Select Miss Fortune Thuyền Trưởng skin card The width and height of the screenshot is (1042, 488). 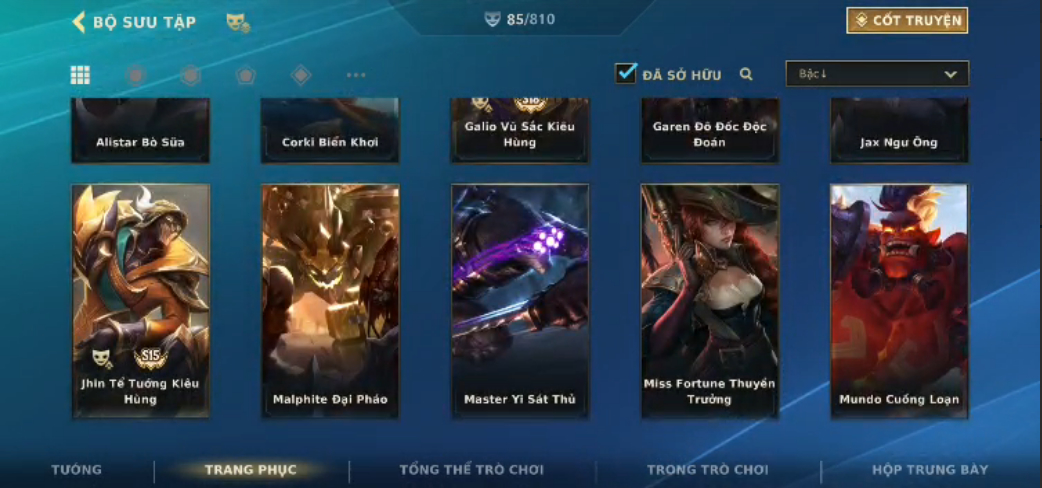tap(710, 300)
